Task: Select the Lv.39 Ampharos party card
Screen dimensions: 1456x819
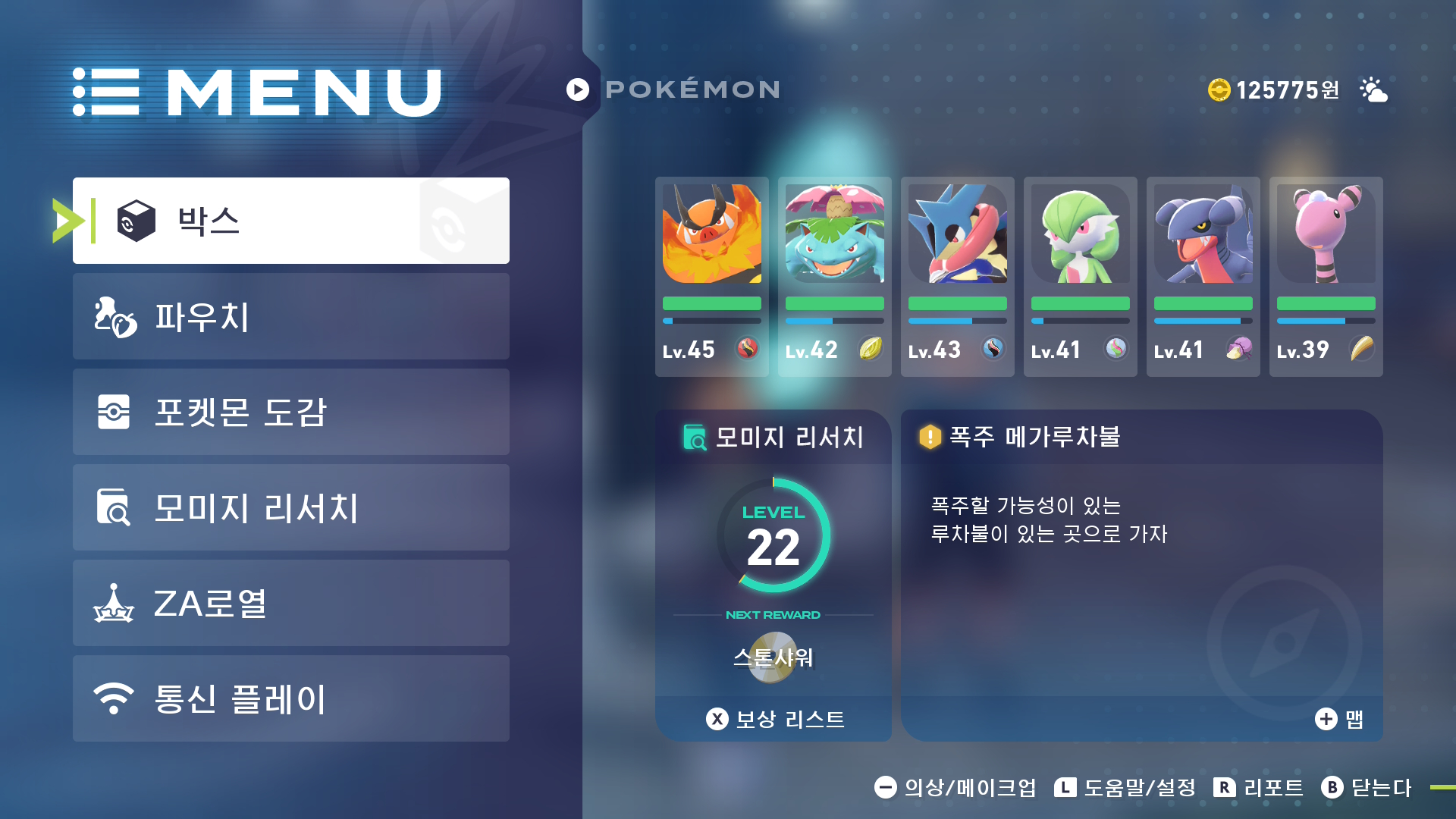Action: tap(1326, 276)
